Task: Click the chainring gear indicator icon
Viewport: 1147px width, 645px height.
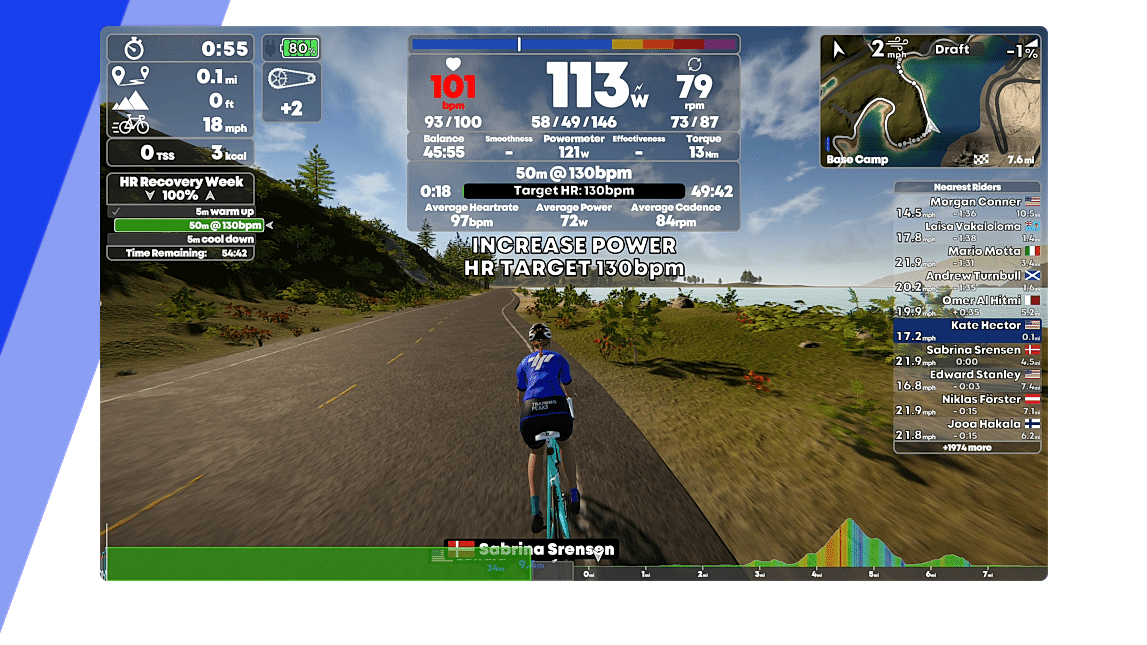Action: pos(291,78)
